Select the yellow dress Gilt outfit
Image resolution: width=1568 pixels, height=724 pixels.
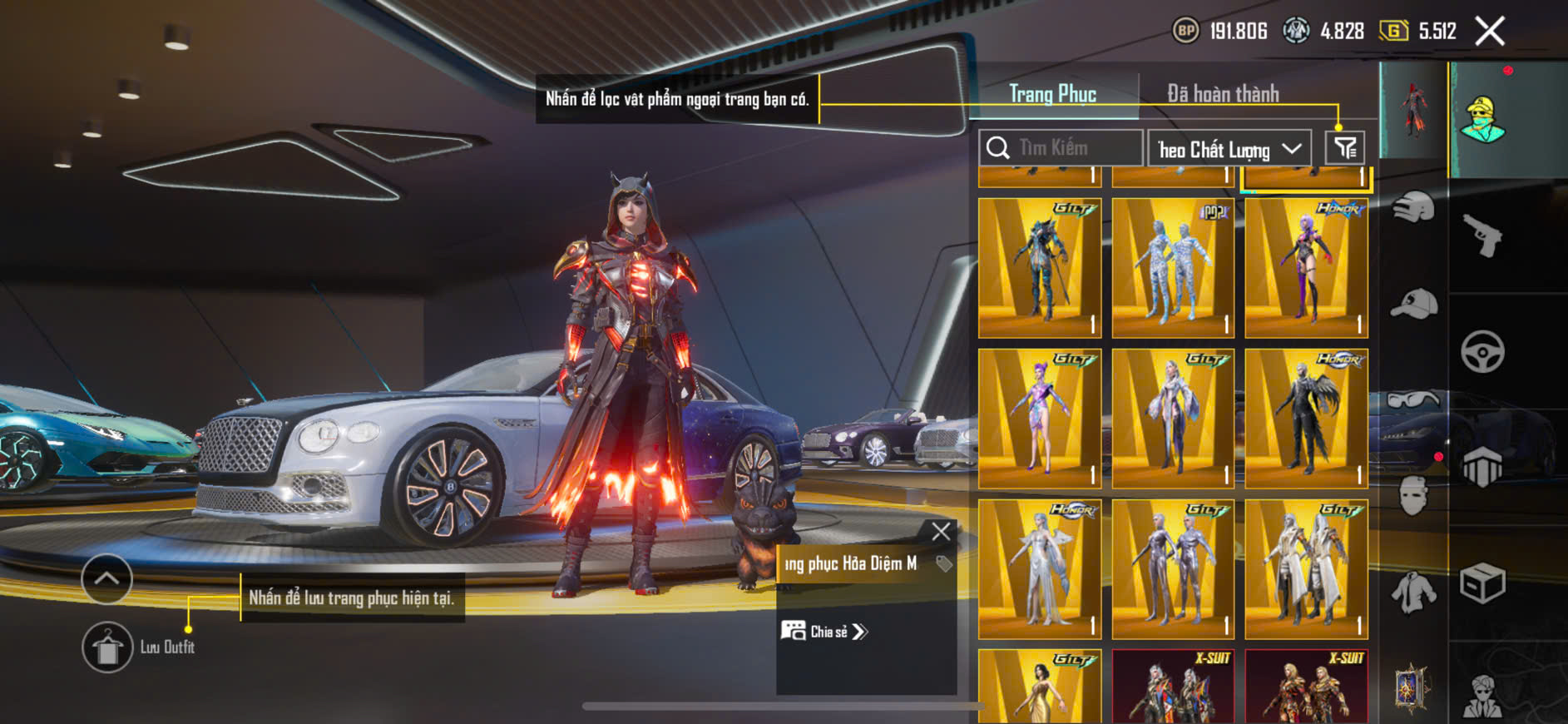[x=1040, y=687]
